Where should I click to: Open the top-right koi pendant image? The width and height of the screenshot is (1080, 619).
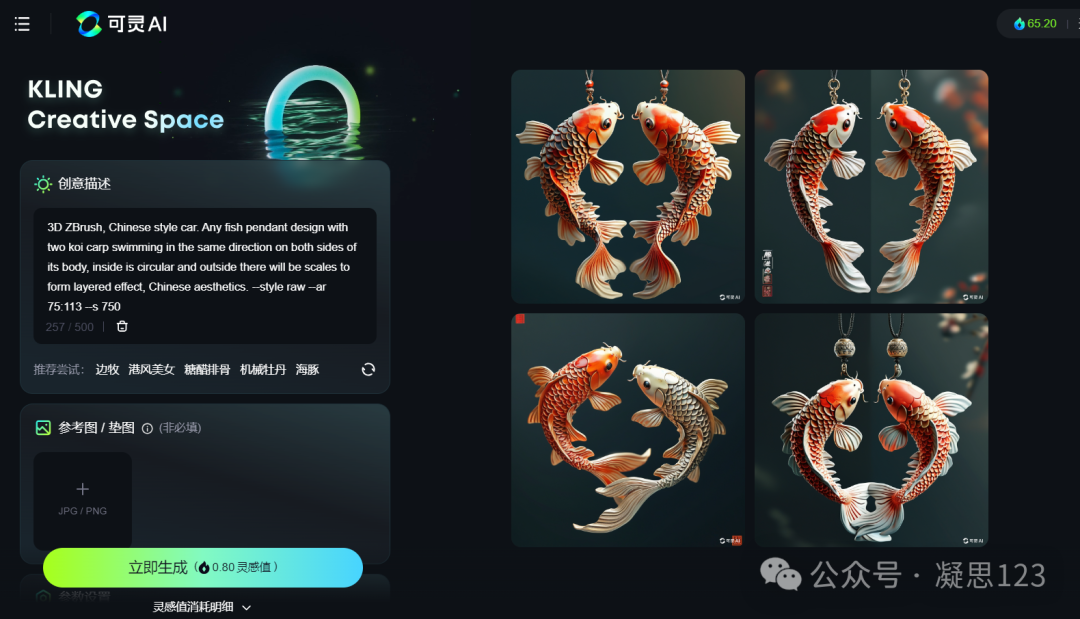tap(871, 186)
